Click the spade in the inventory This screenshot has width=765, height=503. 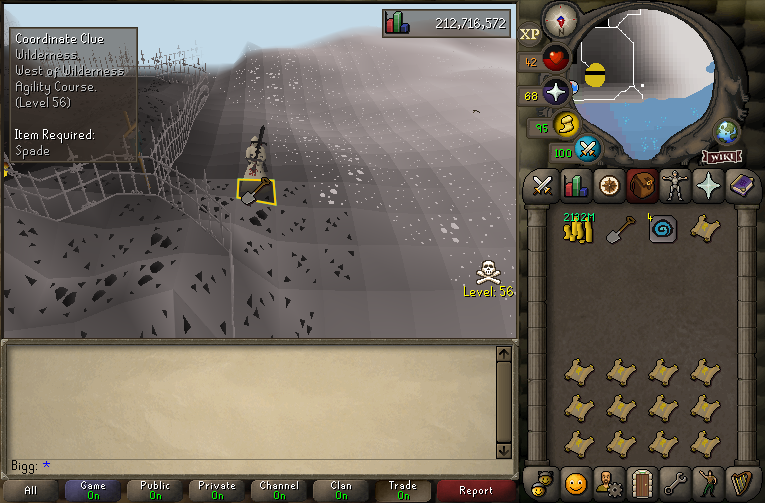coord(620,229)
